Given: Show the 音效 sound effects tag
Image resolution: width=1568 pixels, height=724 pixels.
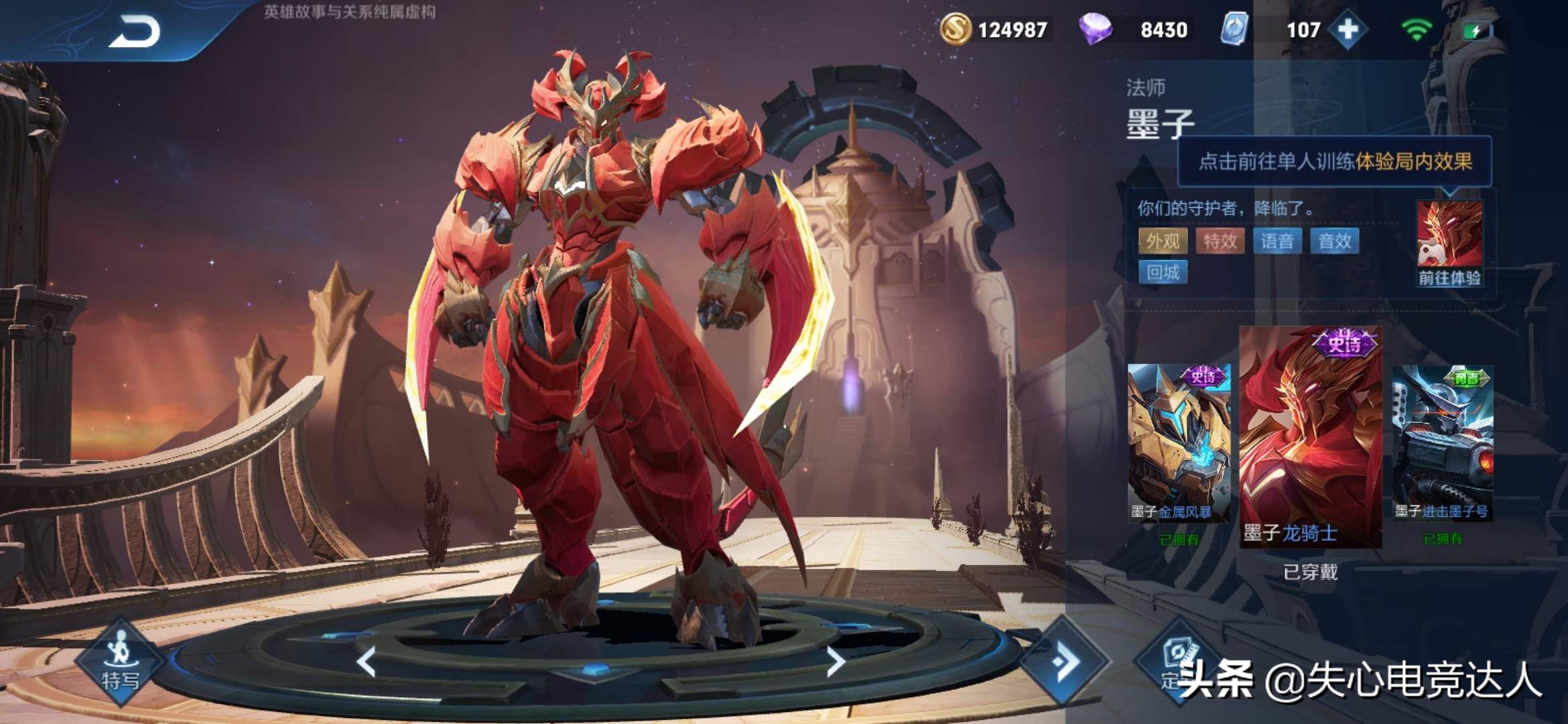Looking at the screenshot, I should pos(1334,241).
